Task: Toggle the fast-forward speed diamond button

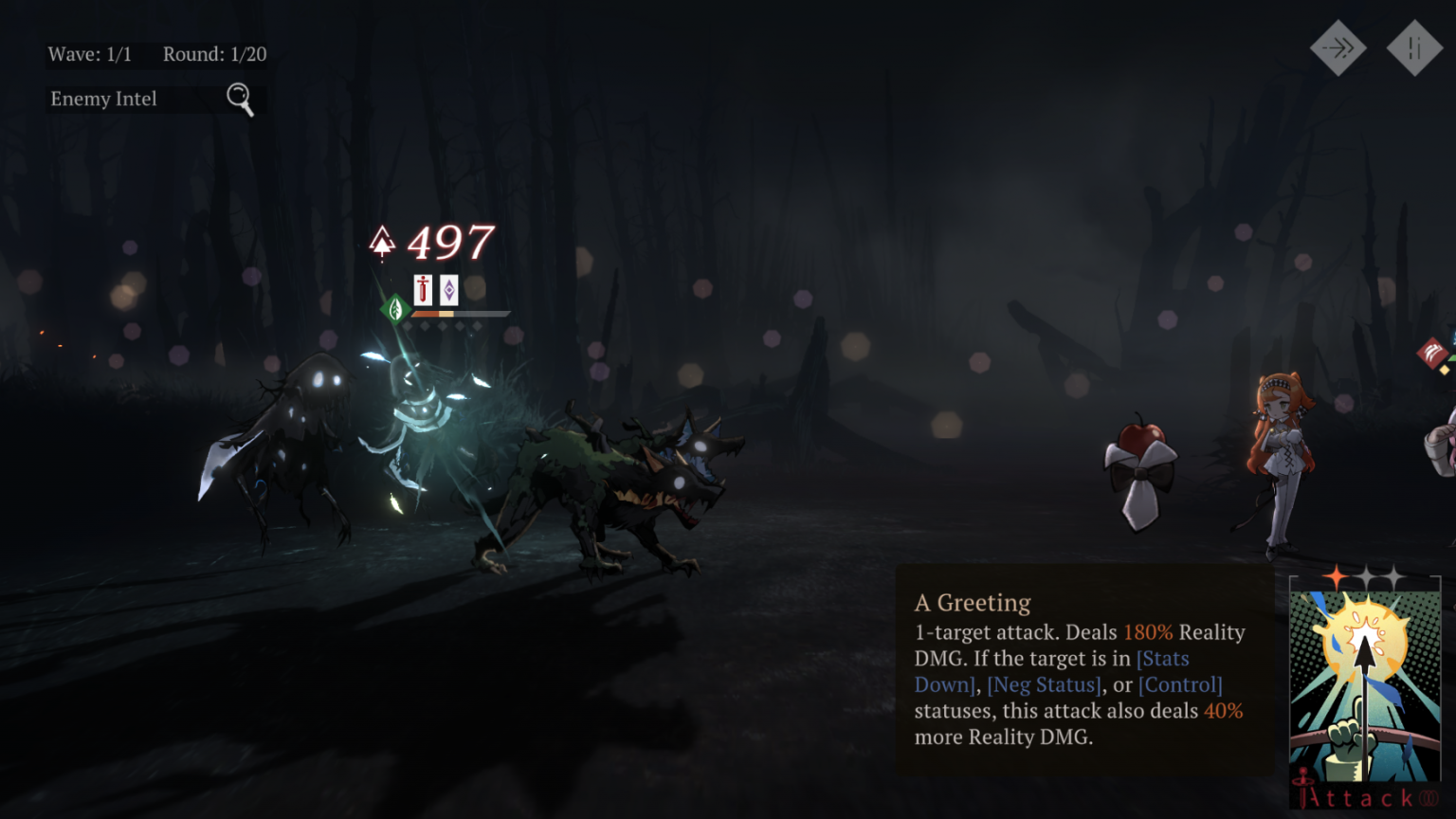Action: pyautogui.click(x=1338, y=47)
